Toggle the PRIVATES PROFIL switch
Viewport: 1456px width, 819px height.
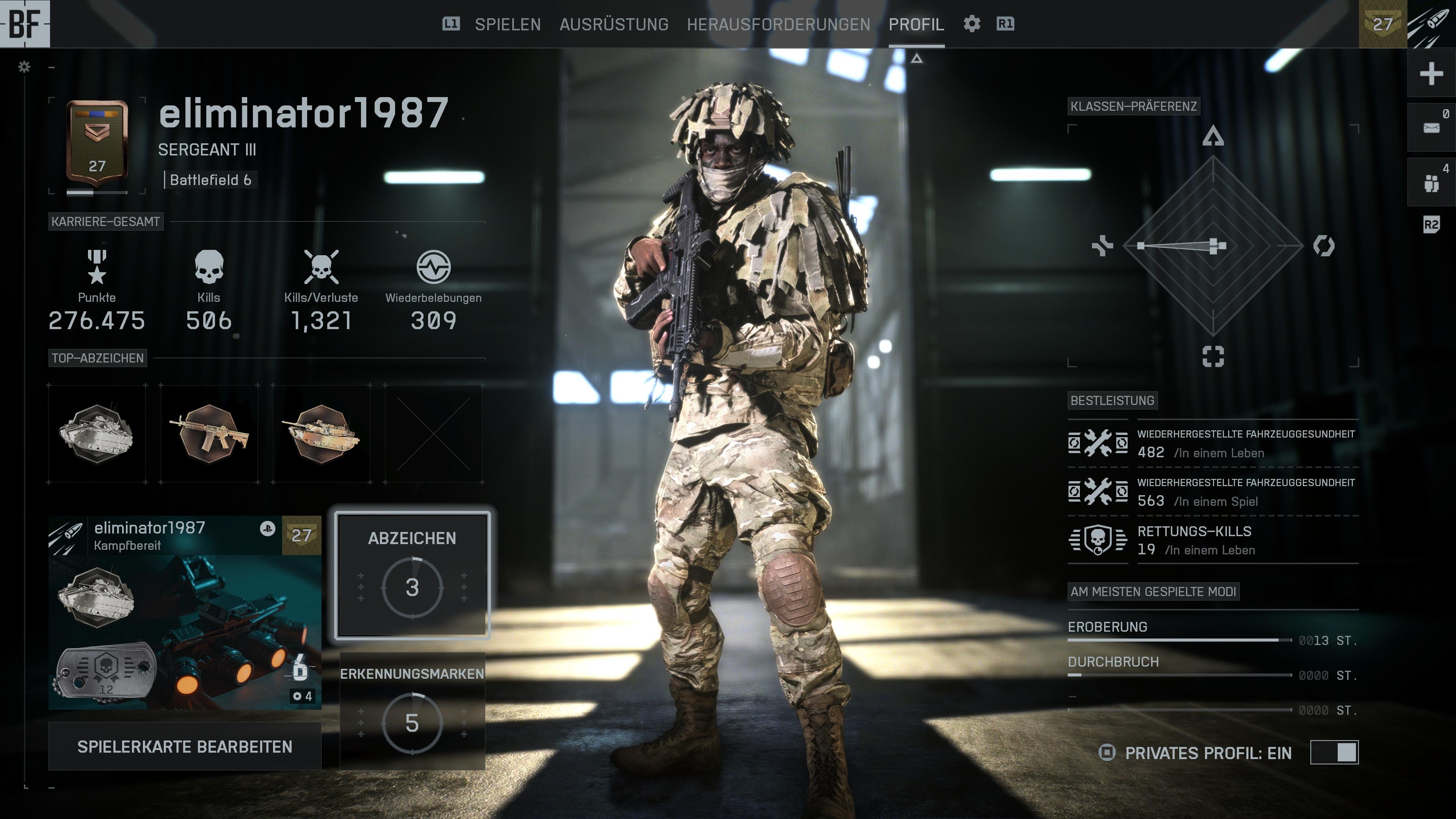(1334, 752)
